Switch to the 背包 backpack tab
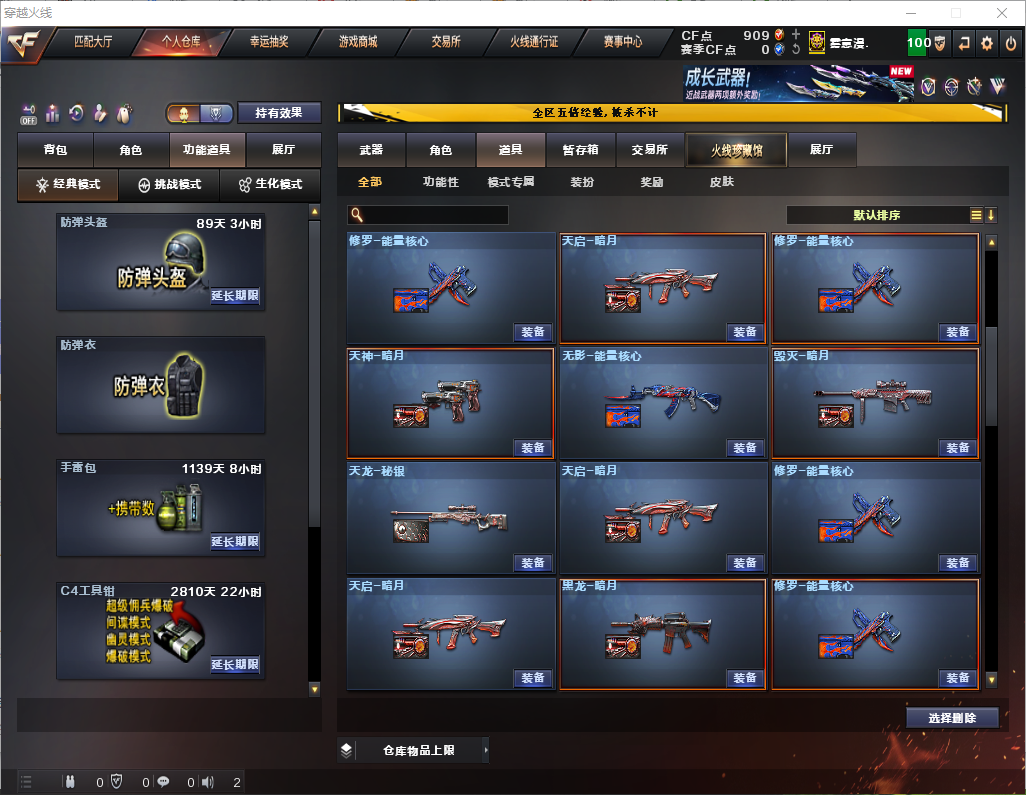Screen dimensions: 1026x795 (56, 150)
